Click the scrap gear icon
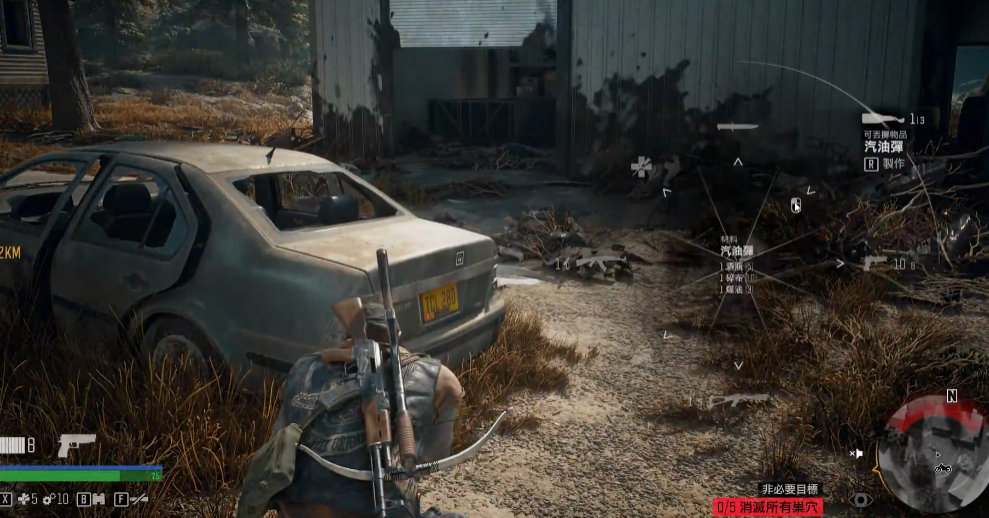989x518 pixels. tap(47, 498)
